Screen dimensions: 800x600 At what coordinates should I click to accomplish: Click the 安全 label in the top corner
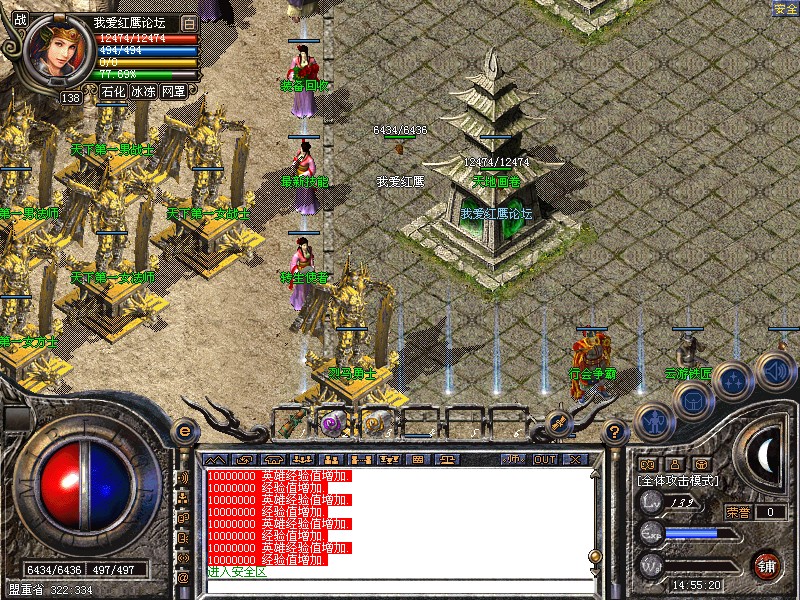(785, 9)
